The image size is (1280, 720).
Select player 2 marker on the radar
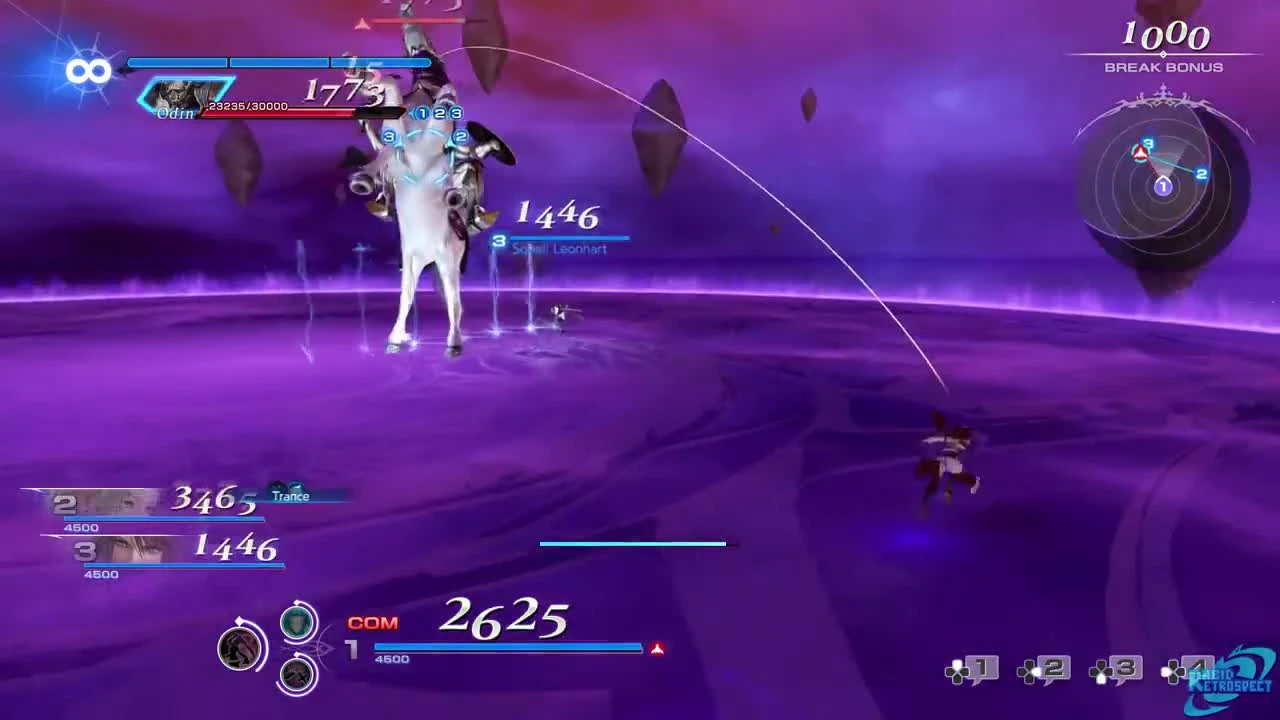[1201, 174]
